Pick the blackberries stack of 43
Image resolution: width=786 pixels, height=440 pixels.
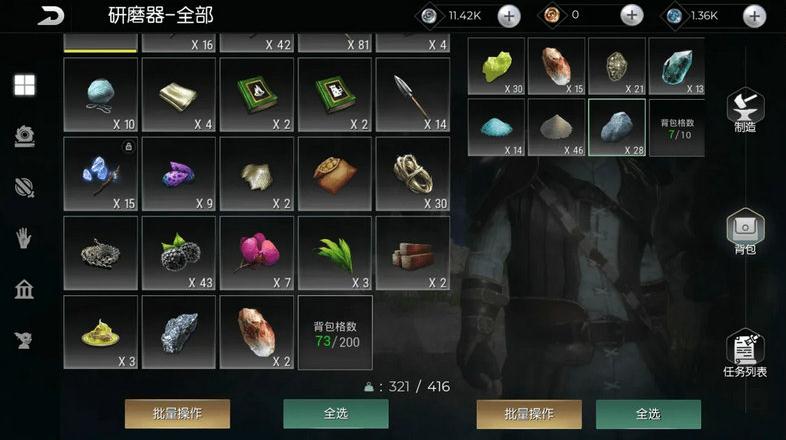click(179, 253)
